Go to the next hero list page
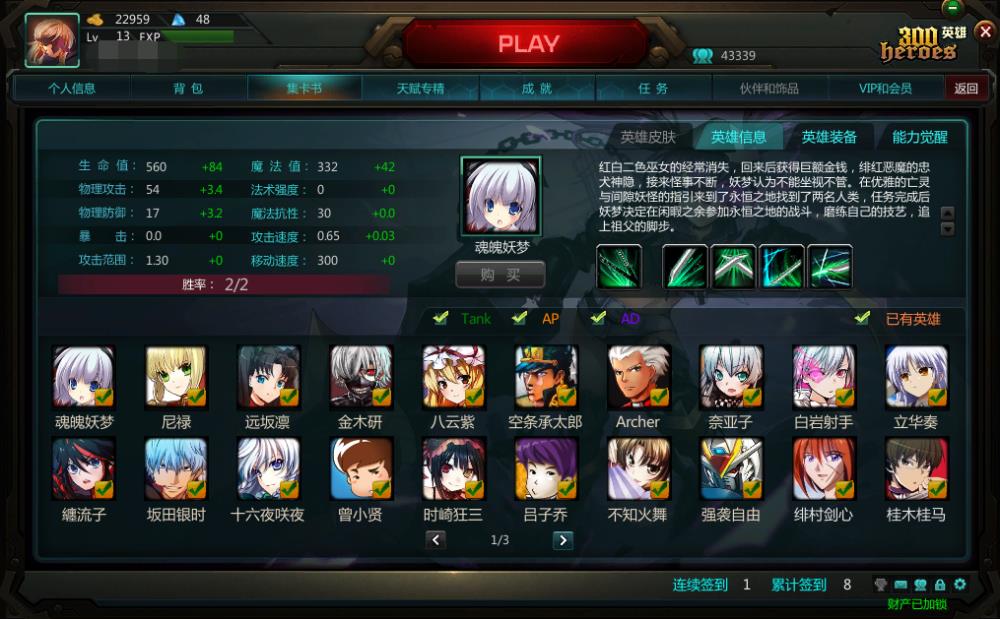 (563, 540)
